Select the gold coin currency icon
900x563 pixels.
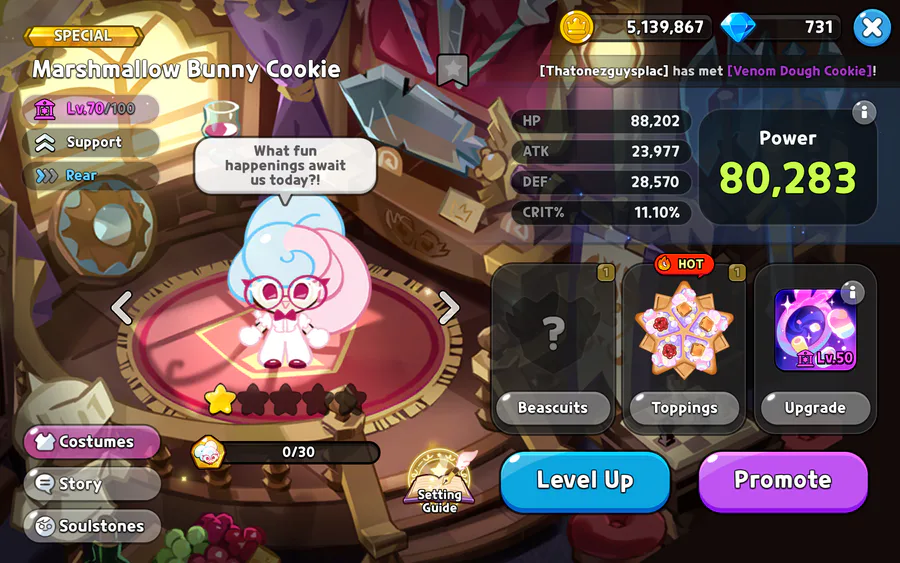click(577, 27)
